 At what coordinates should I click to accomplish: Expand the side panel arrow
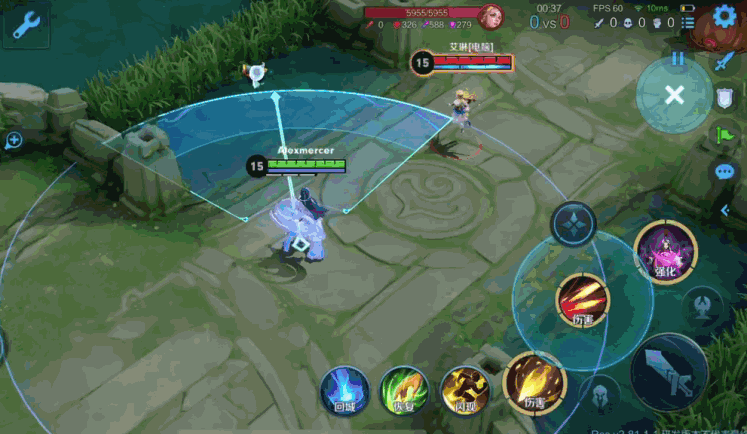(725, 210)
